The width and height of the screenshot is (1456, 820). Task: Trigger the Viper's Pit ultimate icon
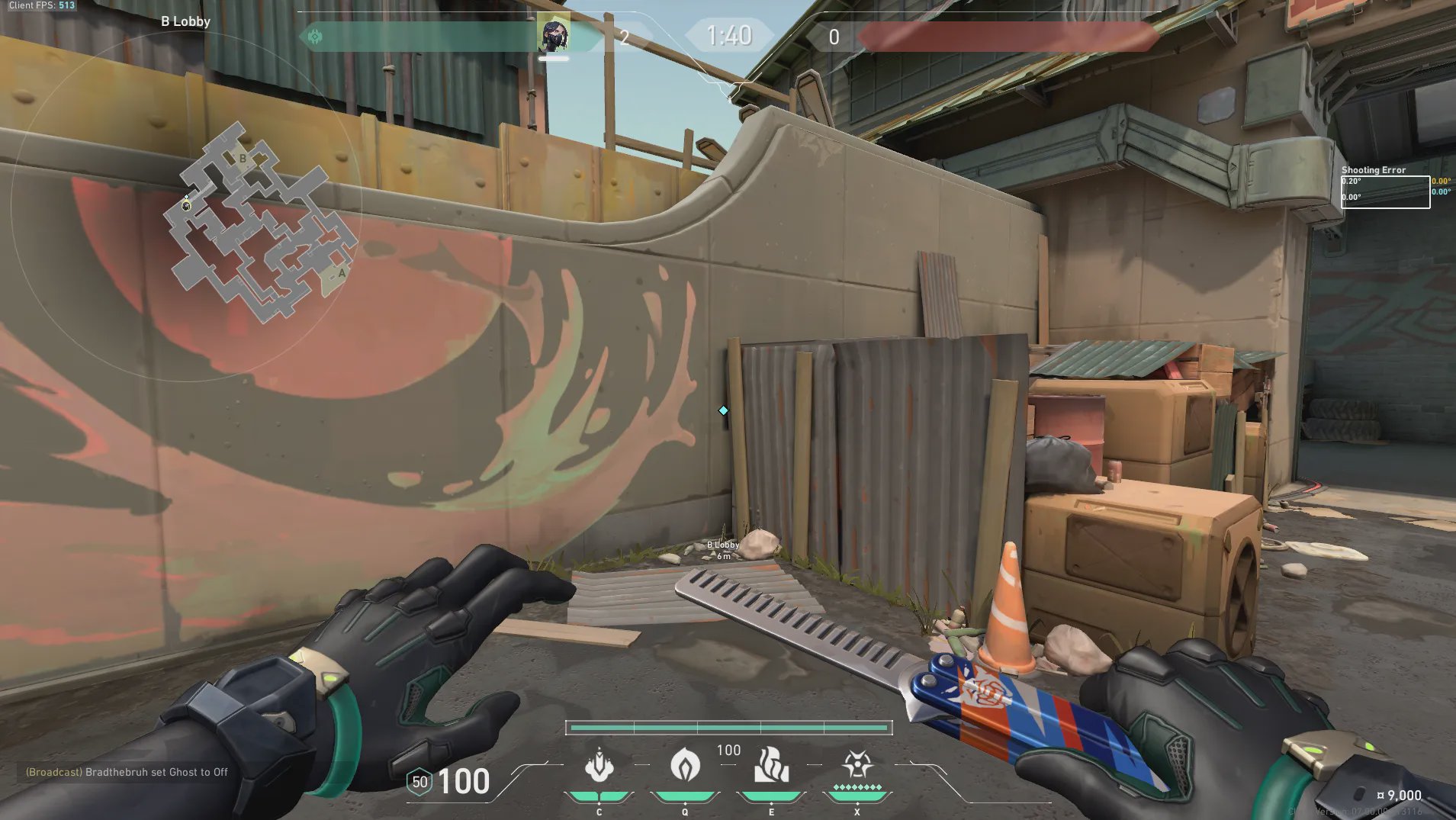pyautogui.click(x=857, y=765)
